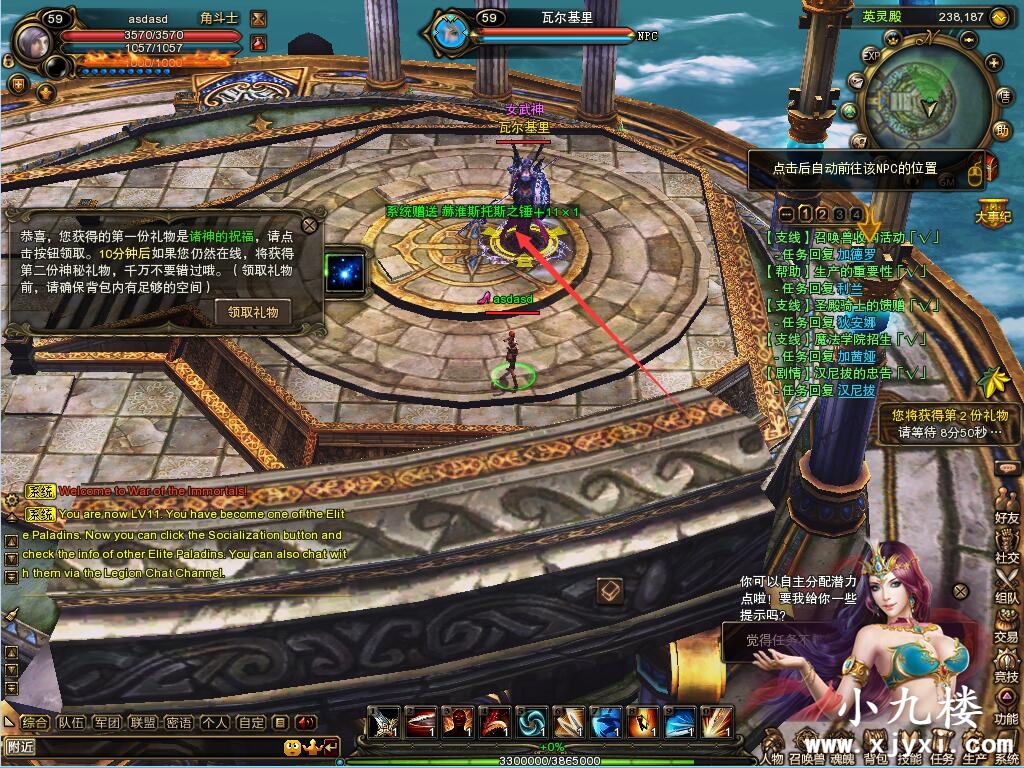Follow the 汉尼拔 quest reply link
1024x768 pixels.
click(x=856, y=390)
